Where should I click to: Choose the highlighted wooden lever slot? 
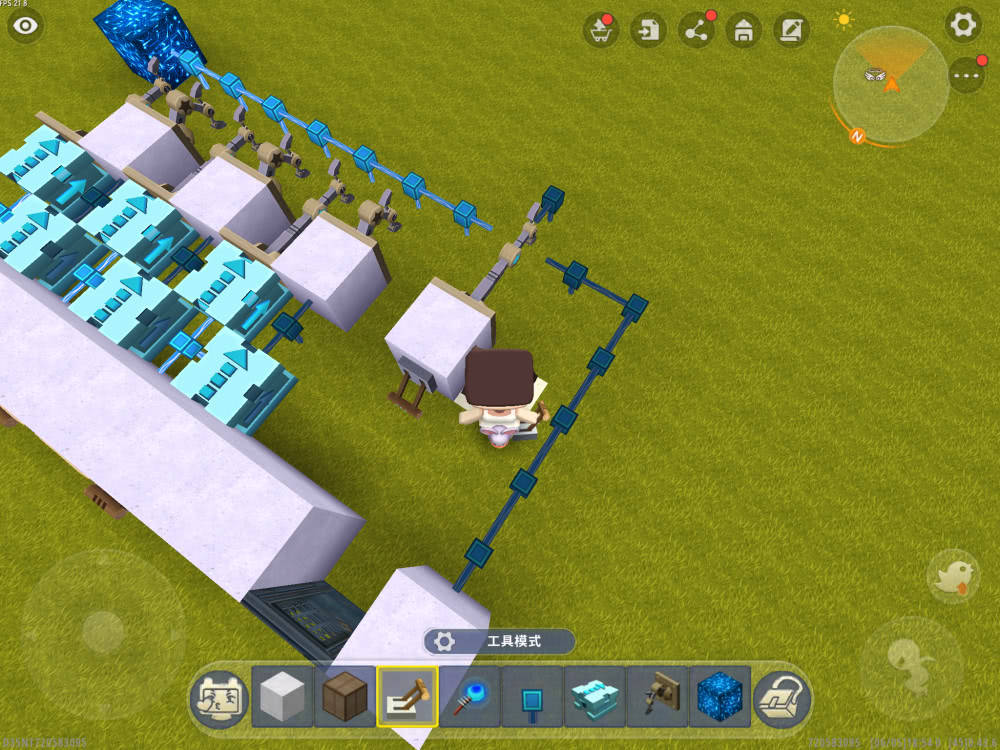(407, 696)
